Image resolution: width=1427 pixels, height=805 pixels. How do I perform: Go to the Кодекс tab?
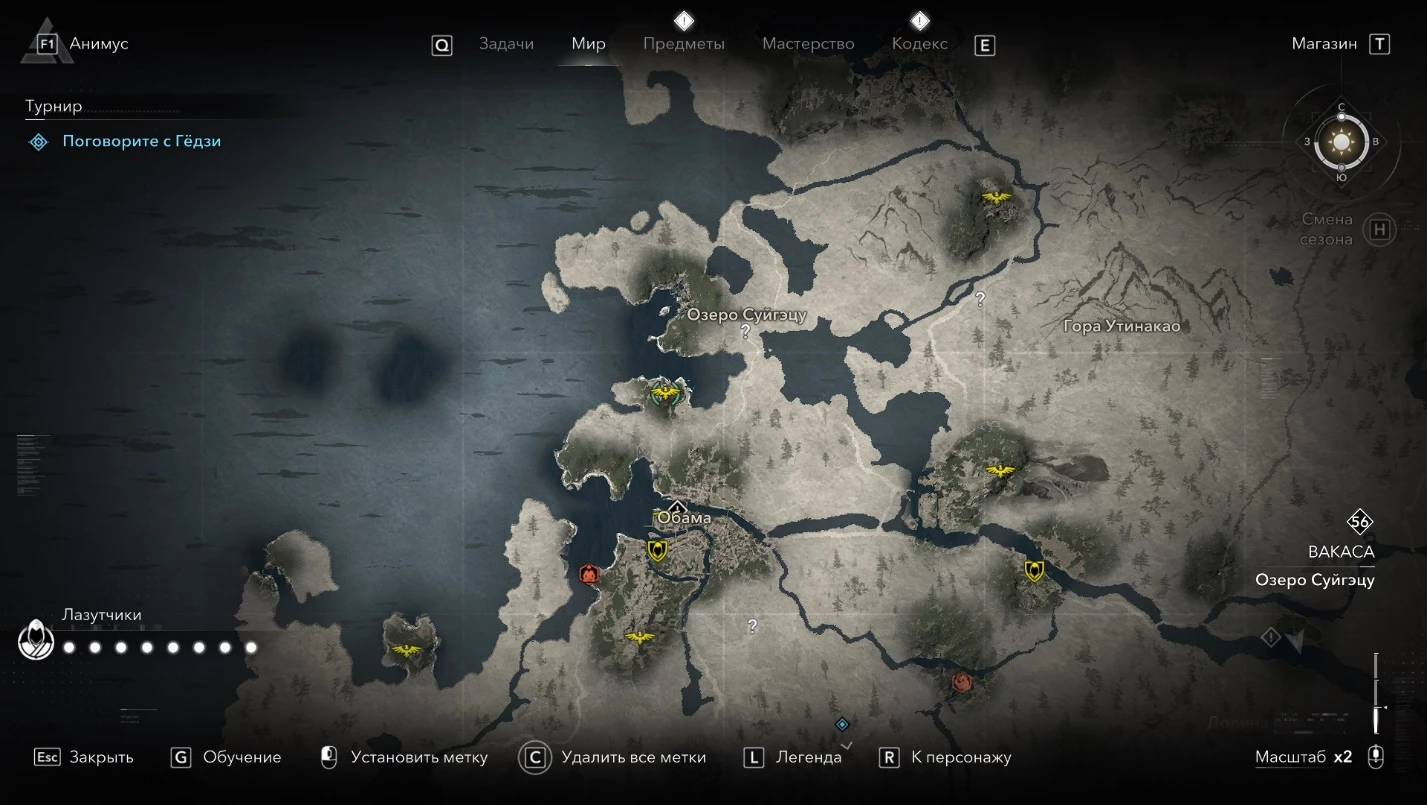(919, 44)
